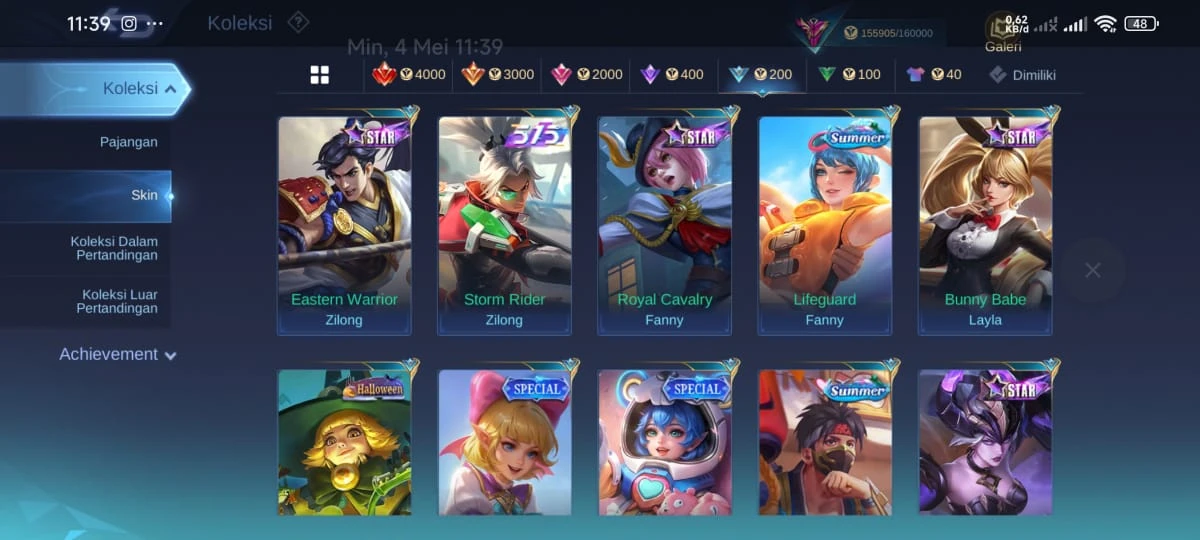View the Lifeguard Fanny skin card

(x=824, y=225)
